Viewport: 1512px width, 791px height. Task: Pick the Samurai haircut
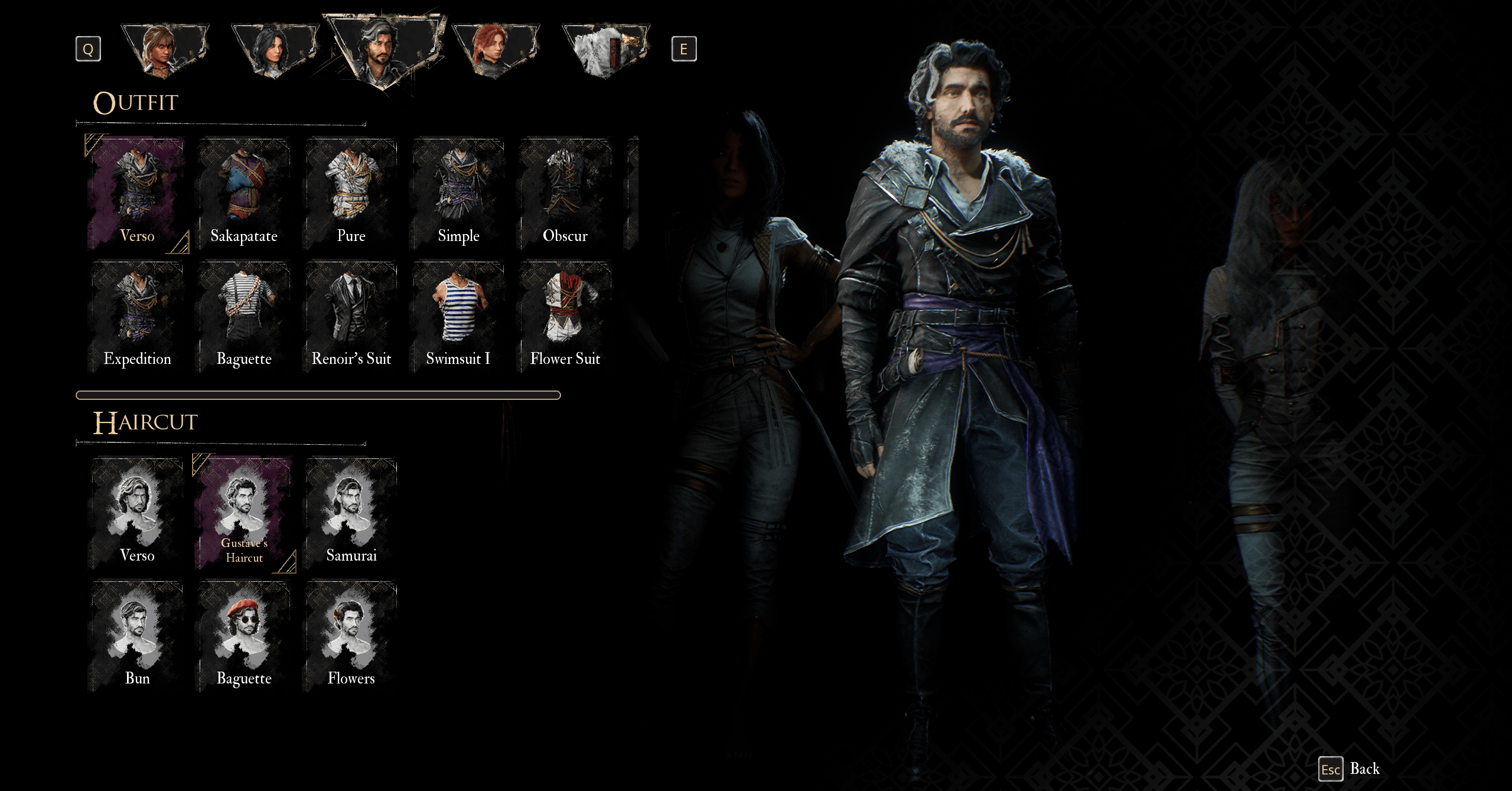point(351,513)
